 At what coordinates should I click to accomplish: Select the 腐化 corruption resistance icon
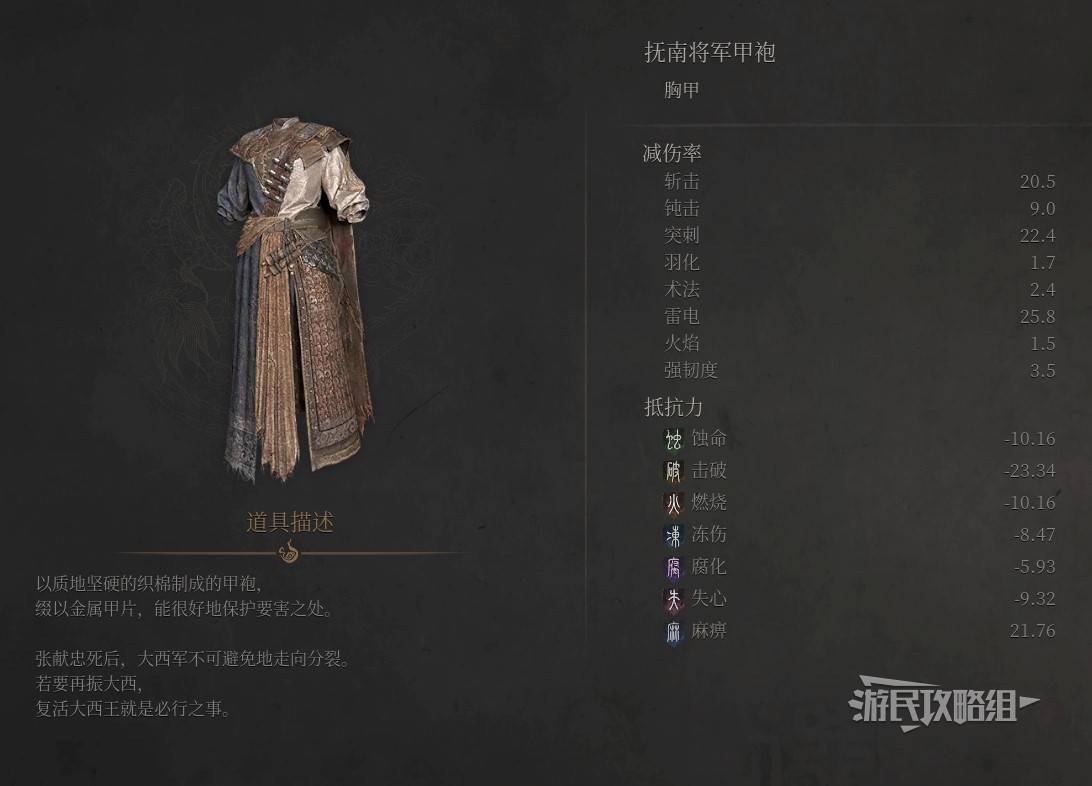674,567
